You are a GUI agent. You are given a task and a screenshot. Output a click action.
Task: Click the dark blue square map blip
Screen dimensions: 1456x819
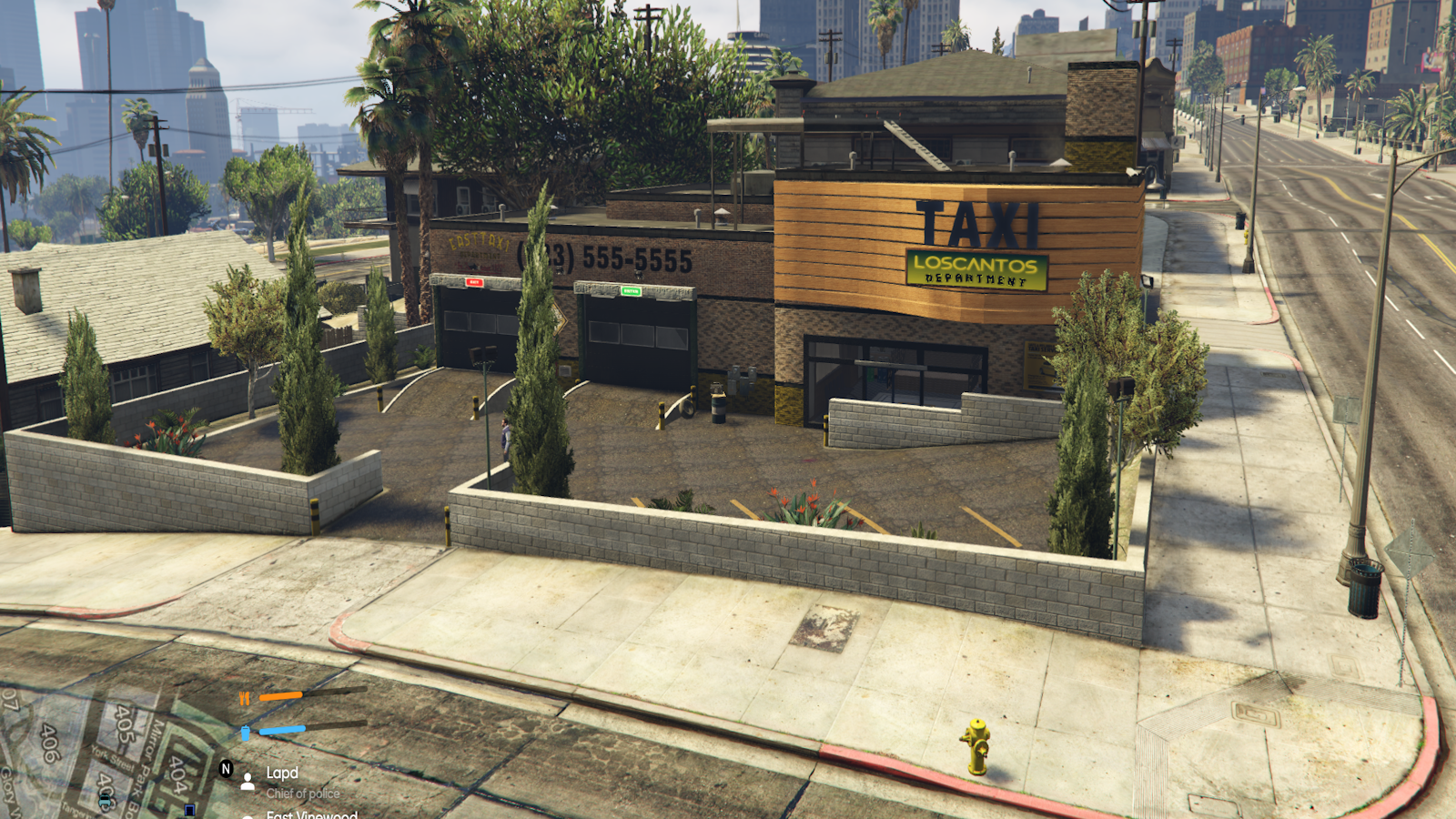[189, 809]
